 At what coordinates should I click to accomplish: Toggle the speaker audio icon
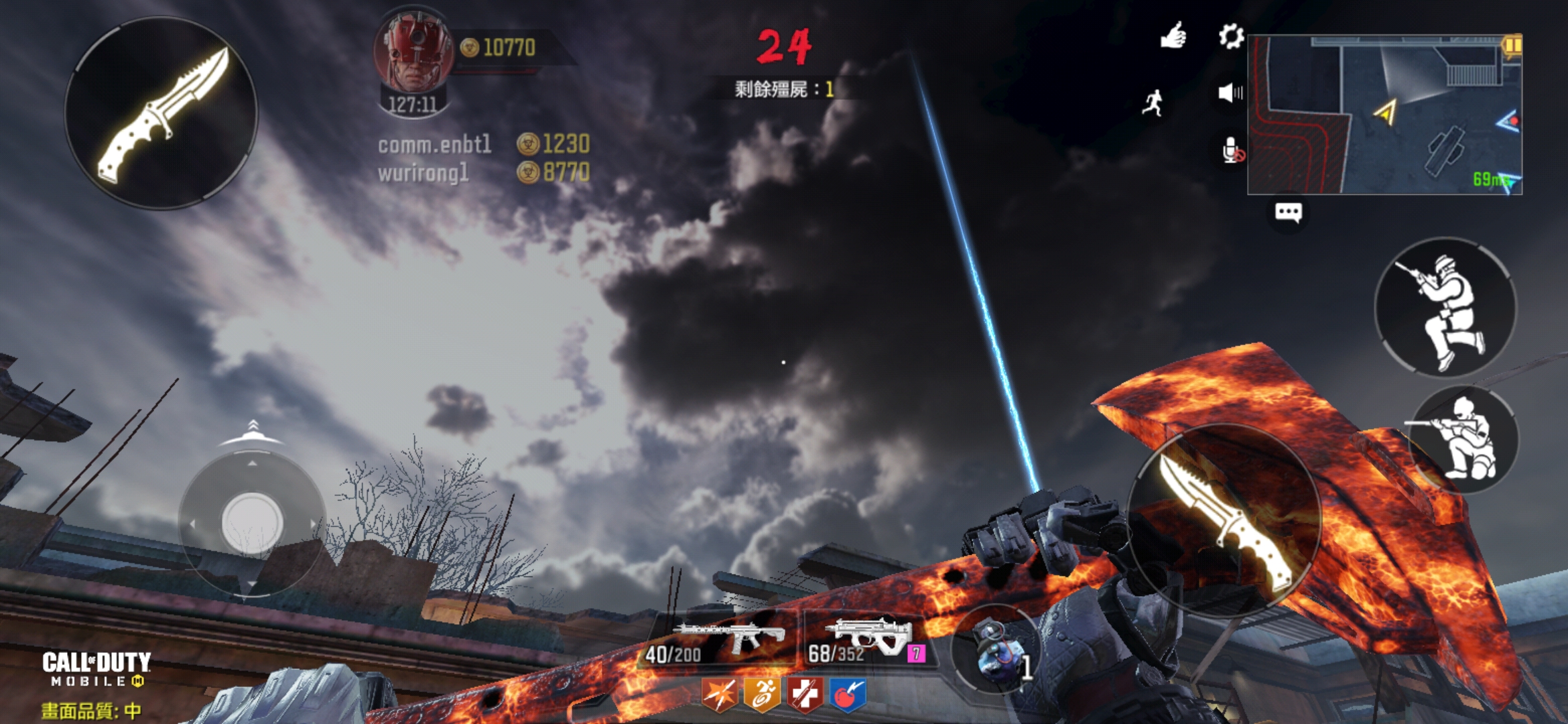1230,93
